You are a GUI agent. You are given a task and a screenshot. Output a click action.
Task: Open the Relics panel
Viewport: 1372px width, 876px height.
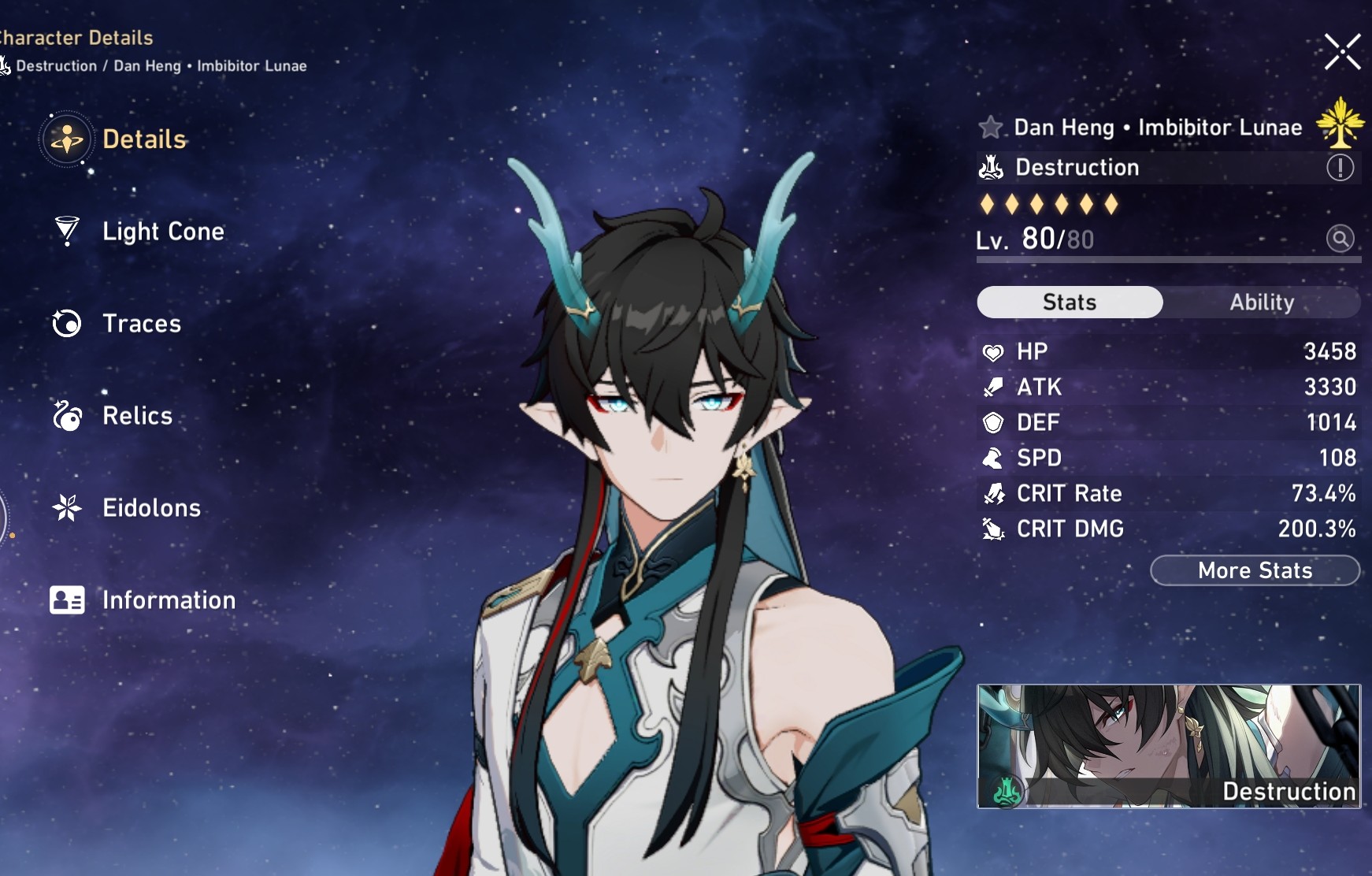(137, 416)
